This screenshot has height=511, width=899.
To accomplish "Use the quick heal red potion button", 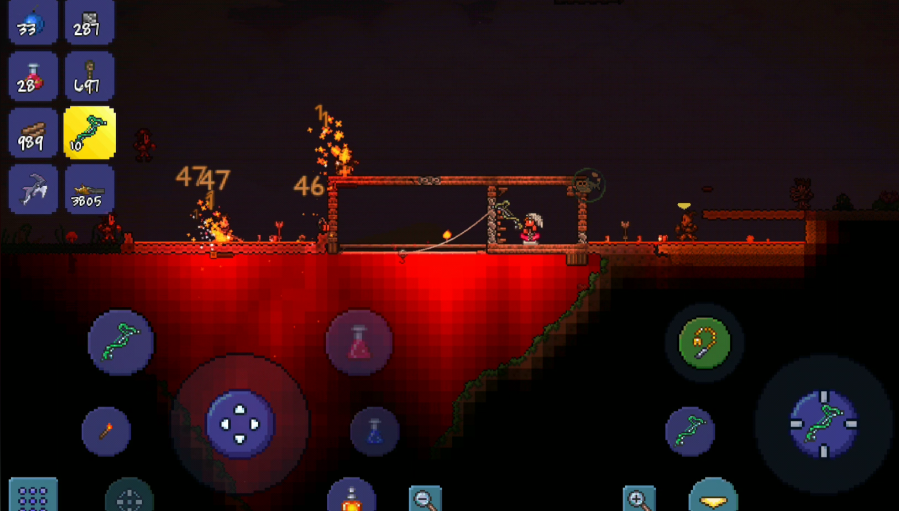I will pos(359,343).
